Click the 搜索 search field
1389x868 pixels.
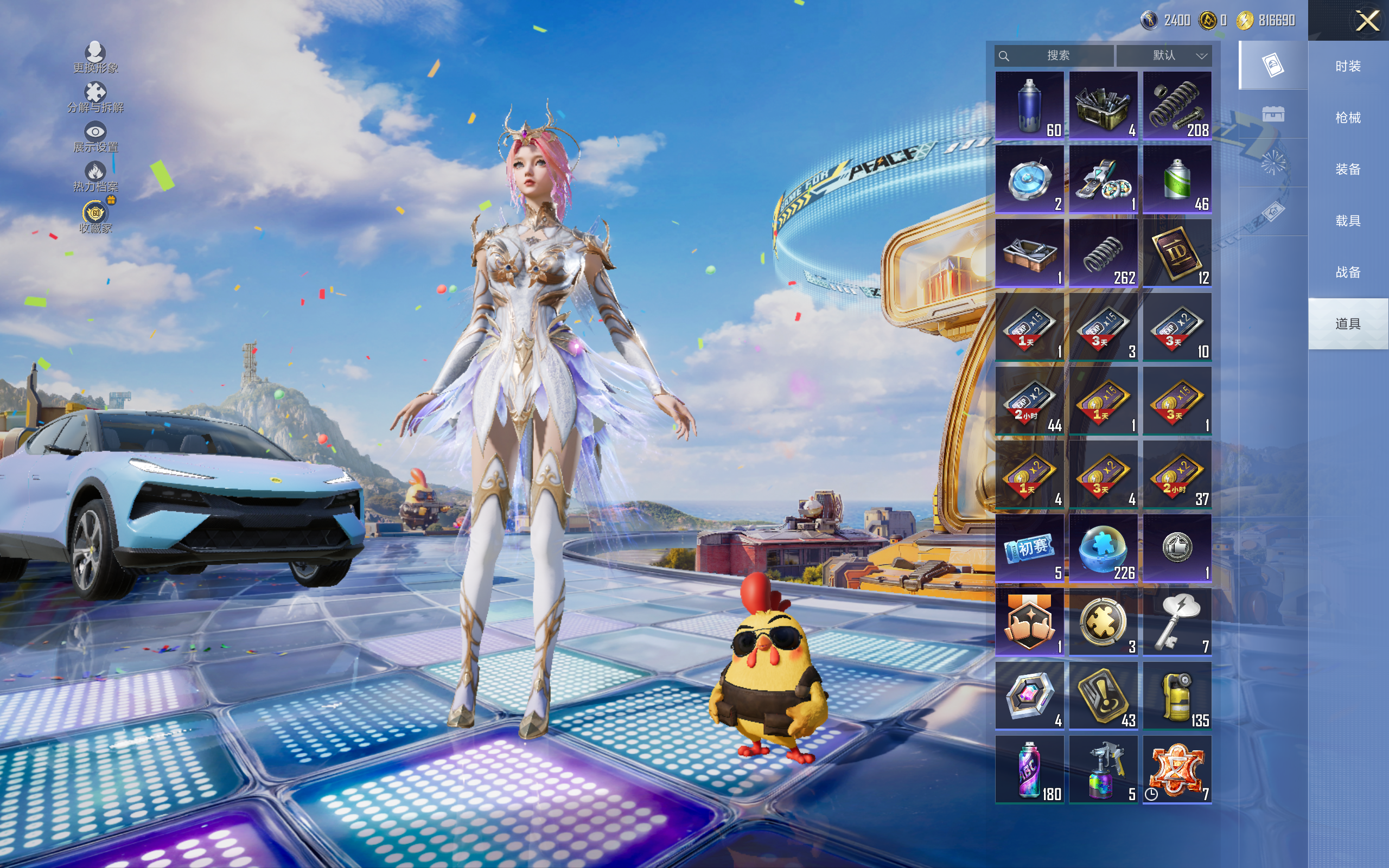(1055, 56)
